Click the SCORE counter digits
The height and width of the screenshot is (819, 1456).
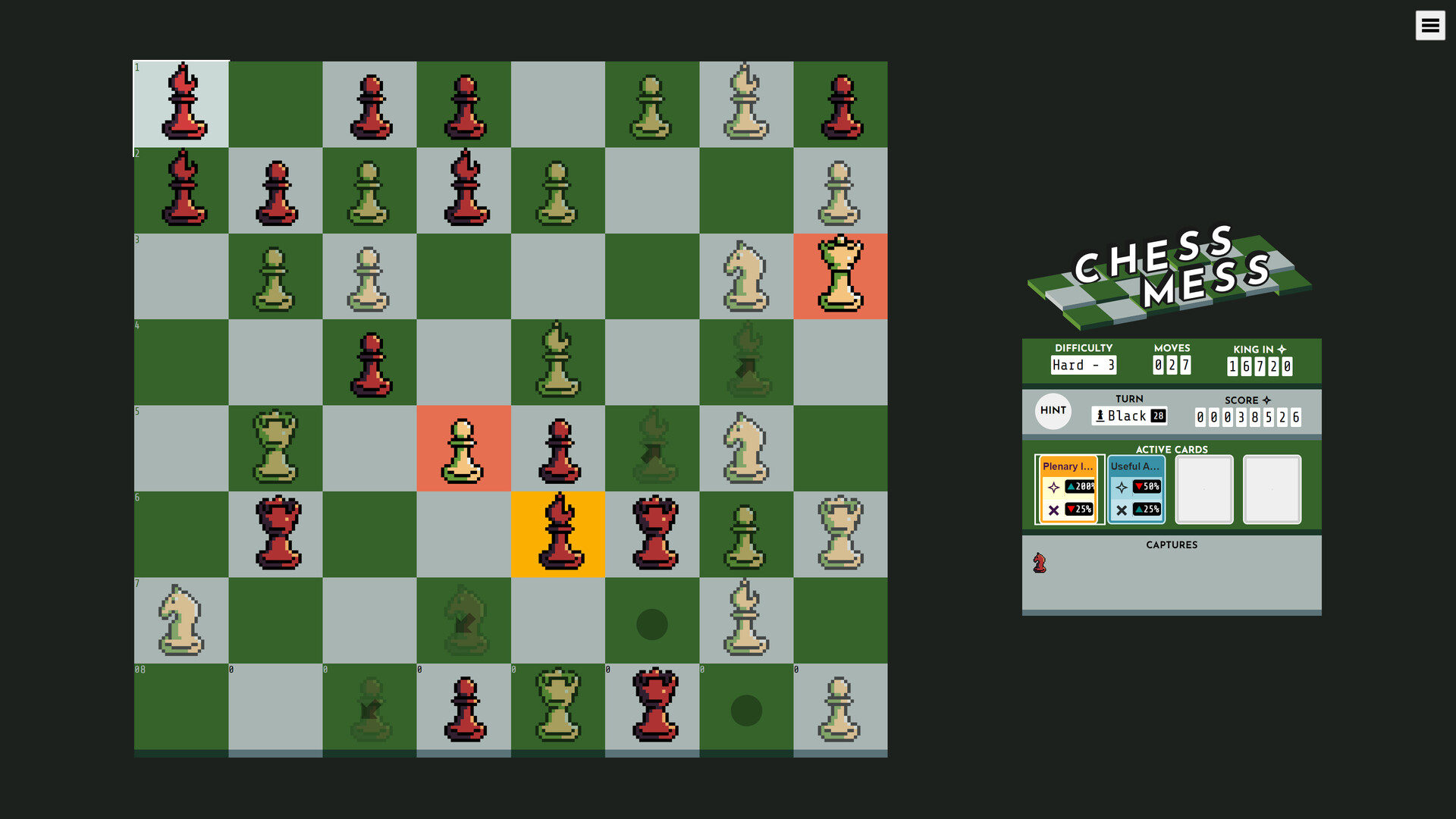coord(1247,416)
